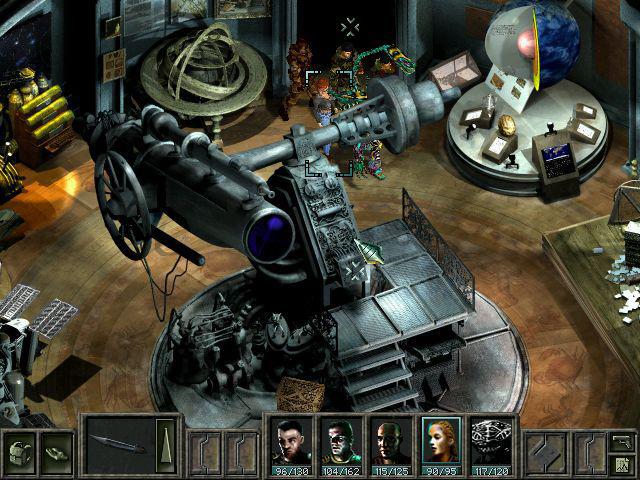This screenshot has height=480, width=640.
Task: Open the backpack inventory
Action: point(20,450)
